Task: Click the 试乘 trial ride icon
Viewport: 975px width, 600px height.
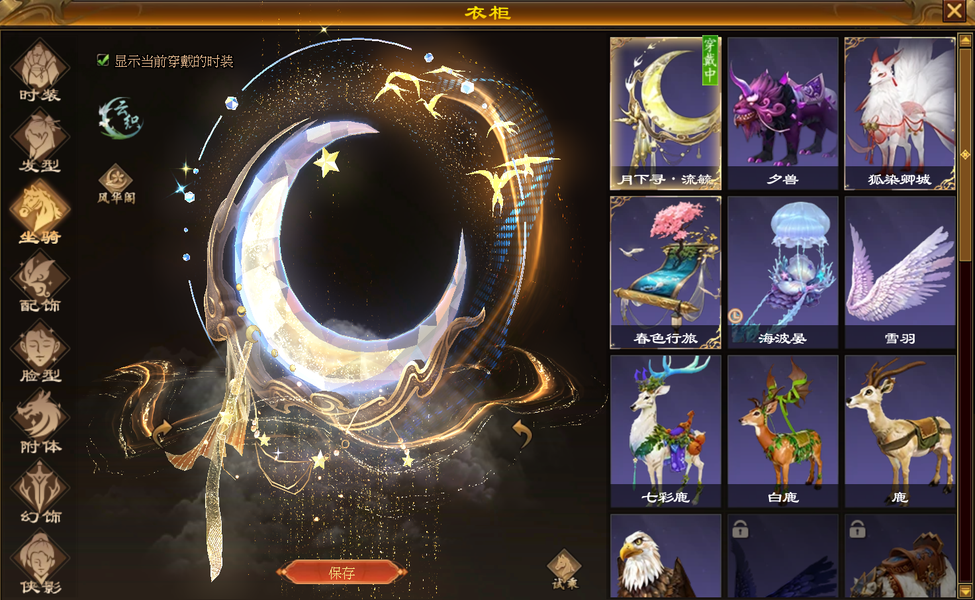Action: pyautogui.click(x=564, y=569)
